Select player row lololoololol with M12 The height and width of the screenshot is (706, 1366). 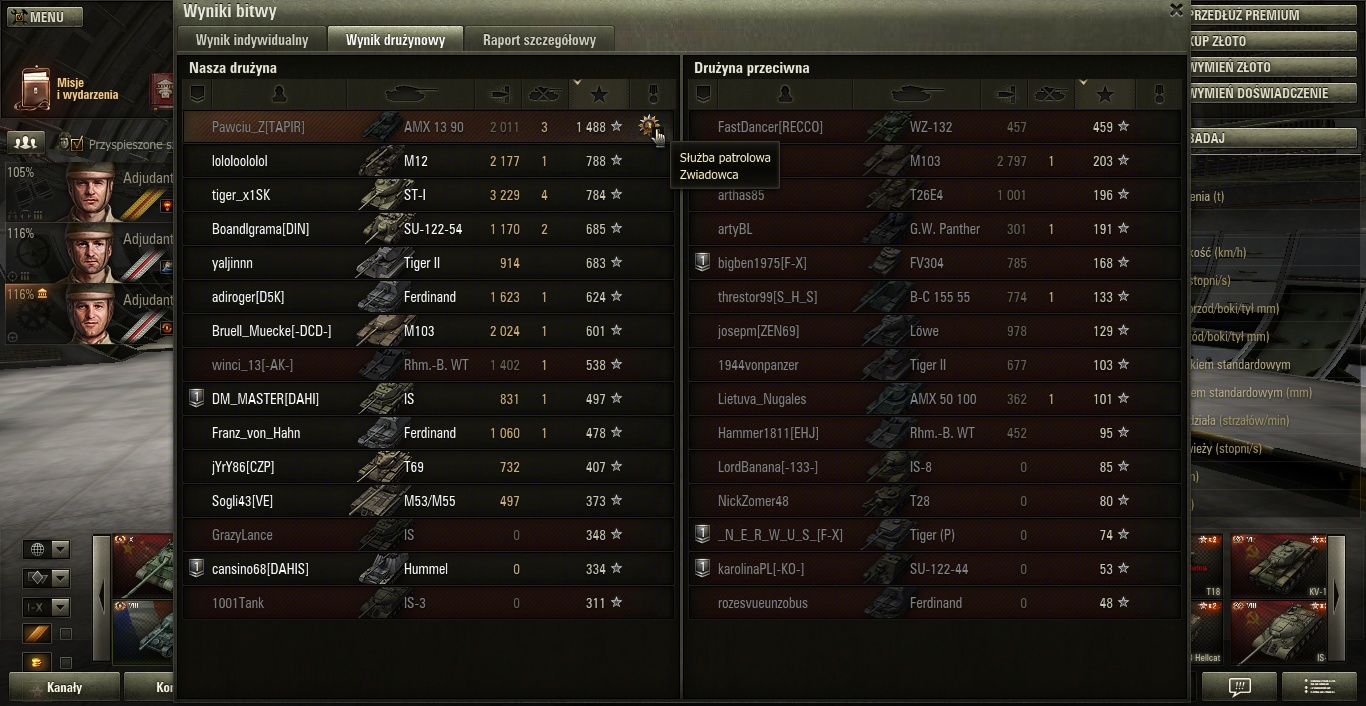coord(400,161)
